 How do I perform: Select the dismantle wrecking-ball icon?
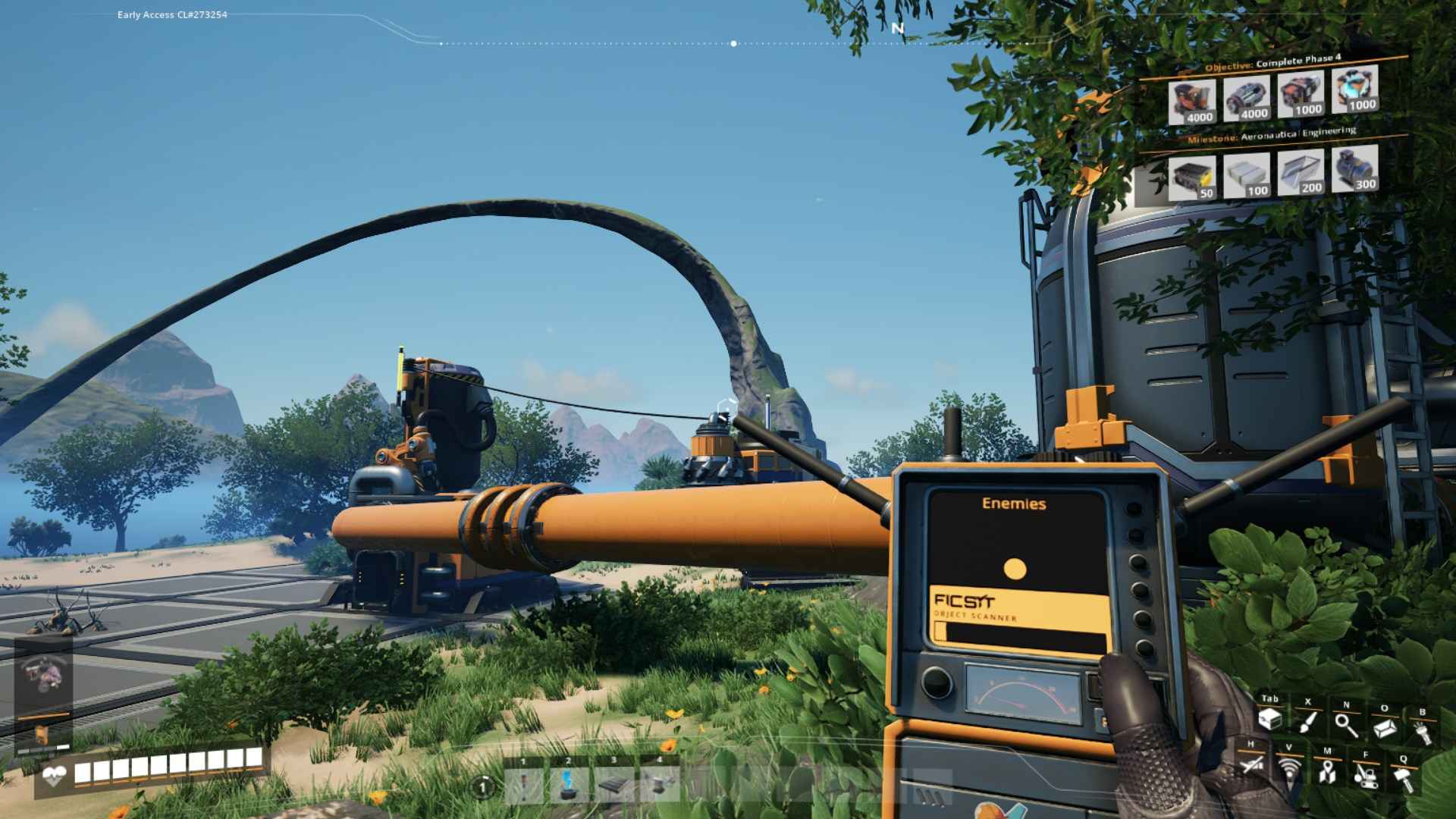point(1366,775)
